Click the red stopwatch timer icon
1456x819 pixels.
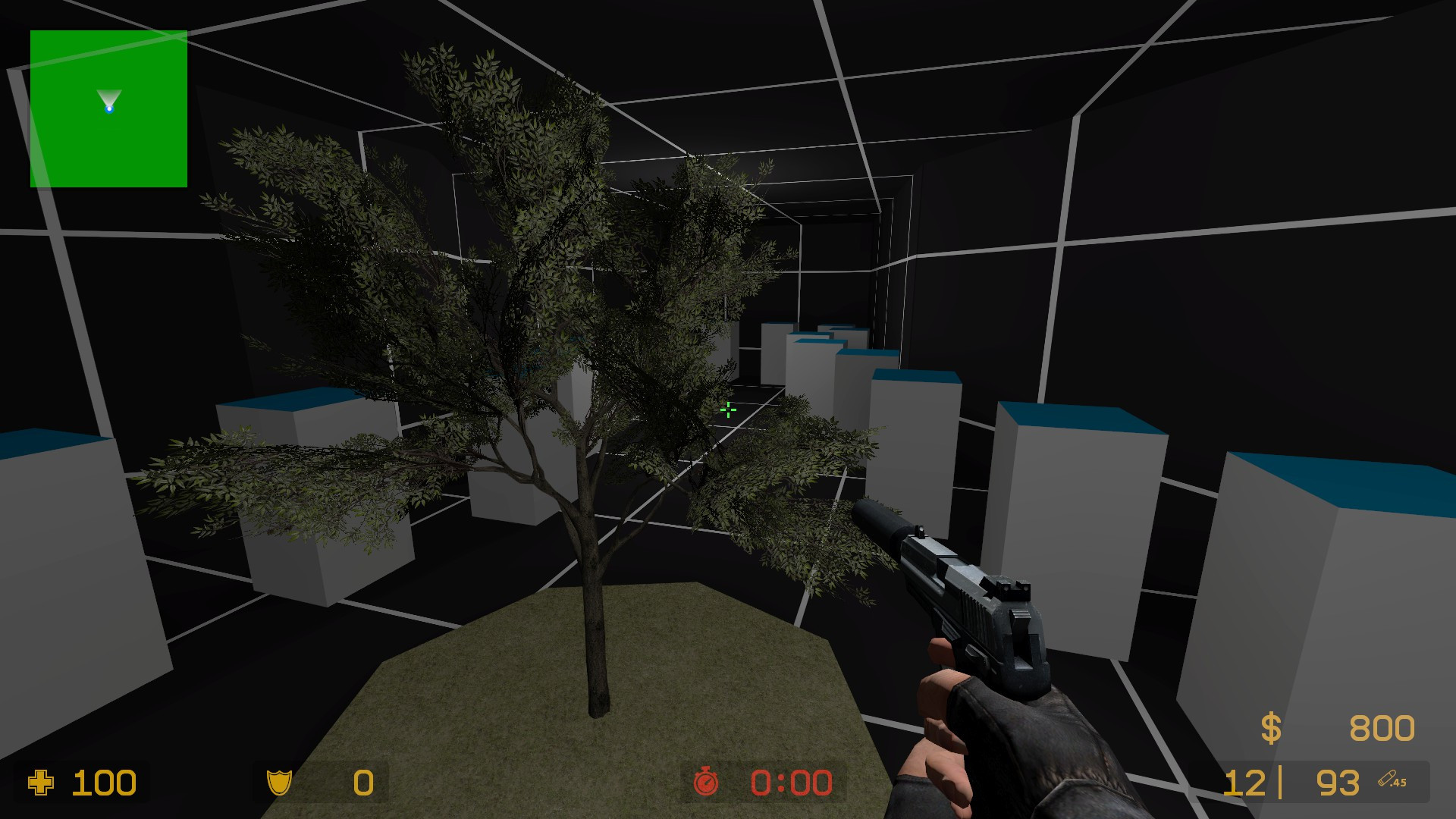pos(705,783)
